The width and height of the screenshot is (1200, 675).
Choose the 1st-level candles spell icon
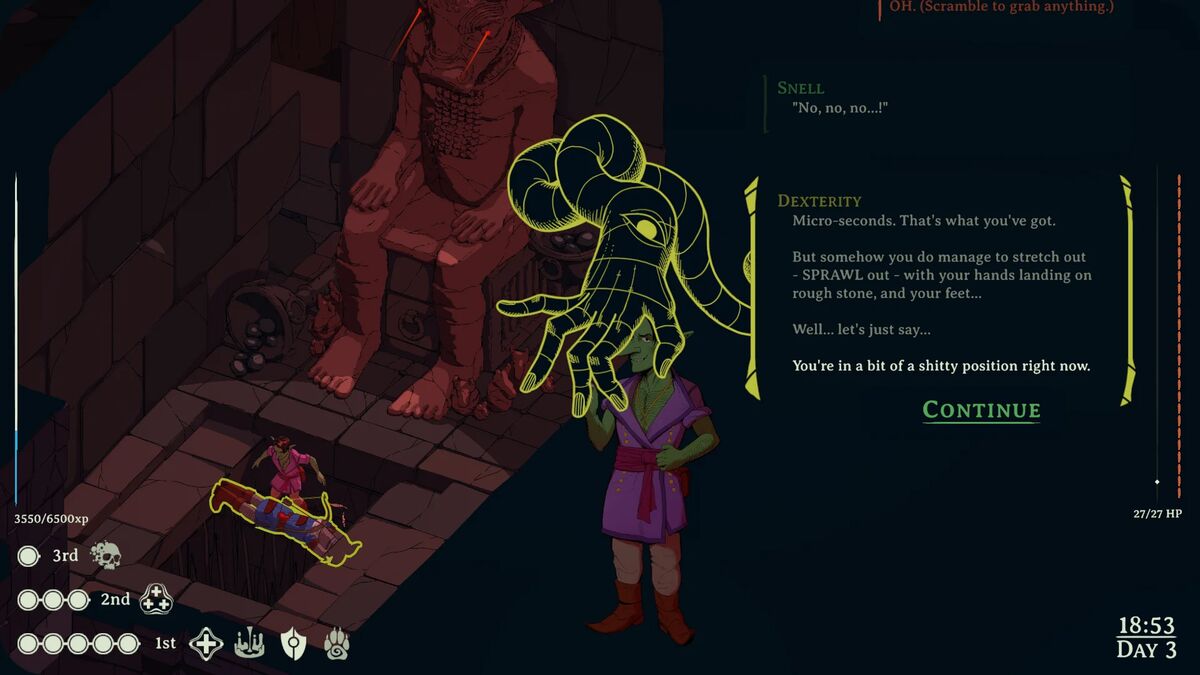click(249, 644)
